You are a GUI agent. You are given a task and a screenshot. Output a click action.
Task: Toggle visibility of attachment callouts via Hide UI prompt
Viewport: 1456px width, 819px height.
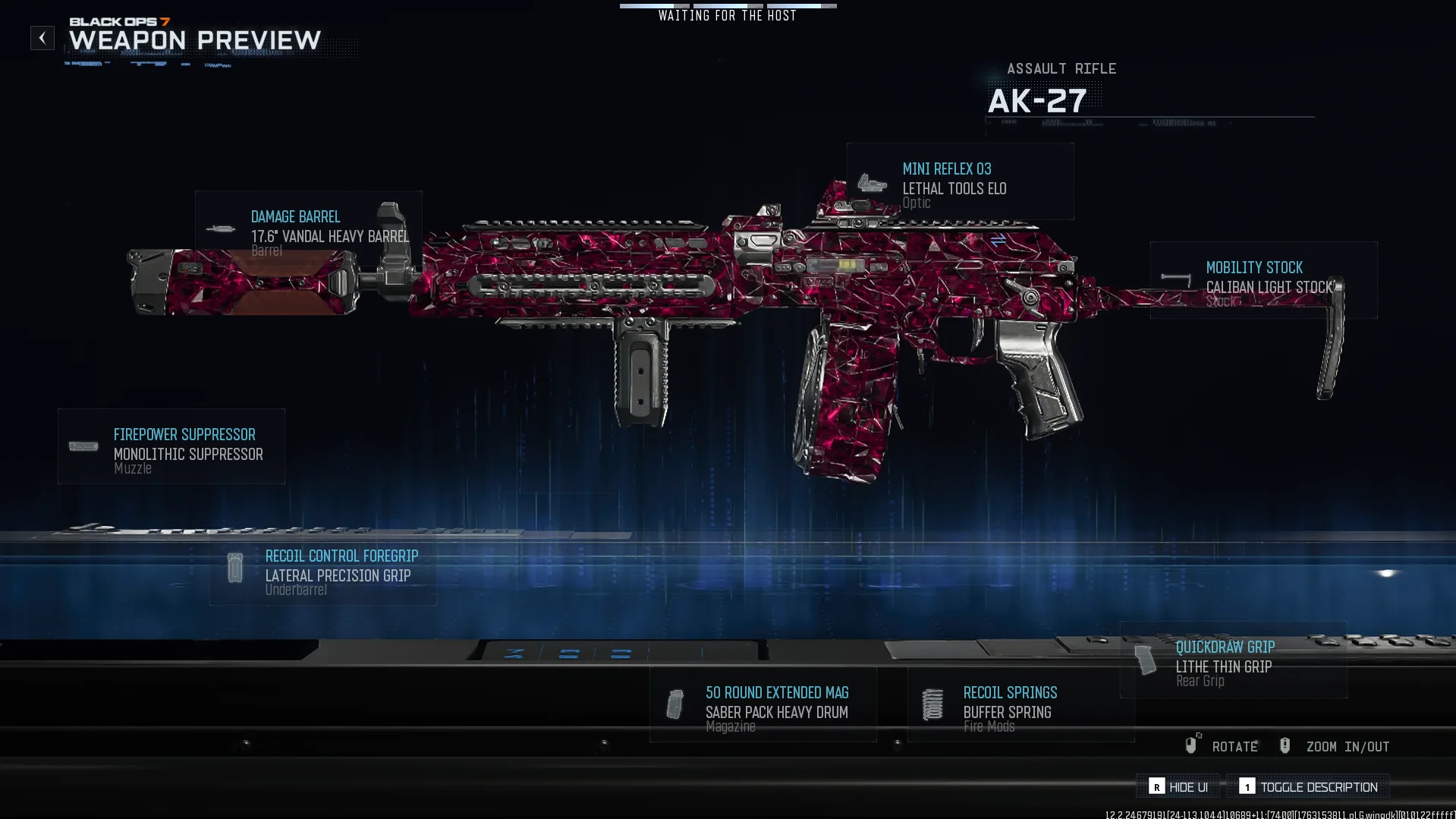[x=1176, y=787]
